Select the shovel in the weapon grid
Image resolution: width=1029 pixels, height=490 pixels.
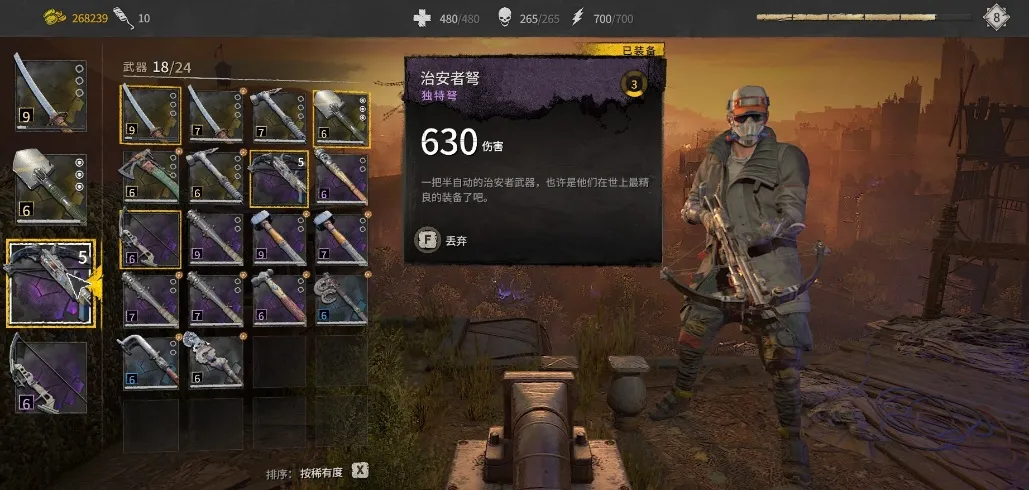pos(341,114)
